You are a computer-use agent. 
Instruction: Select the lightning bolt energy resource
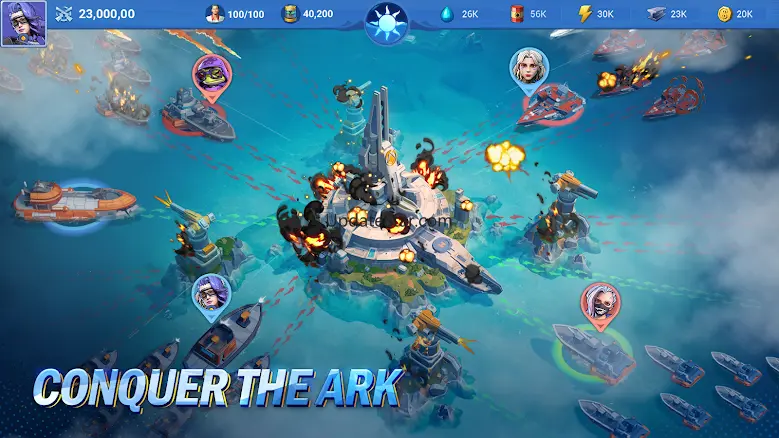[x=586, y=14]
